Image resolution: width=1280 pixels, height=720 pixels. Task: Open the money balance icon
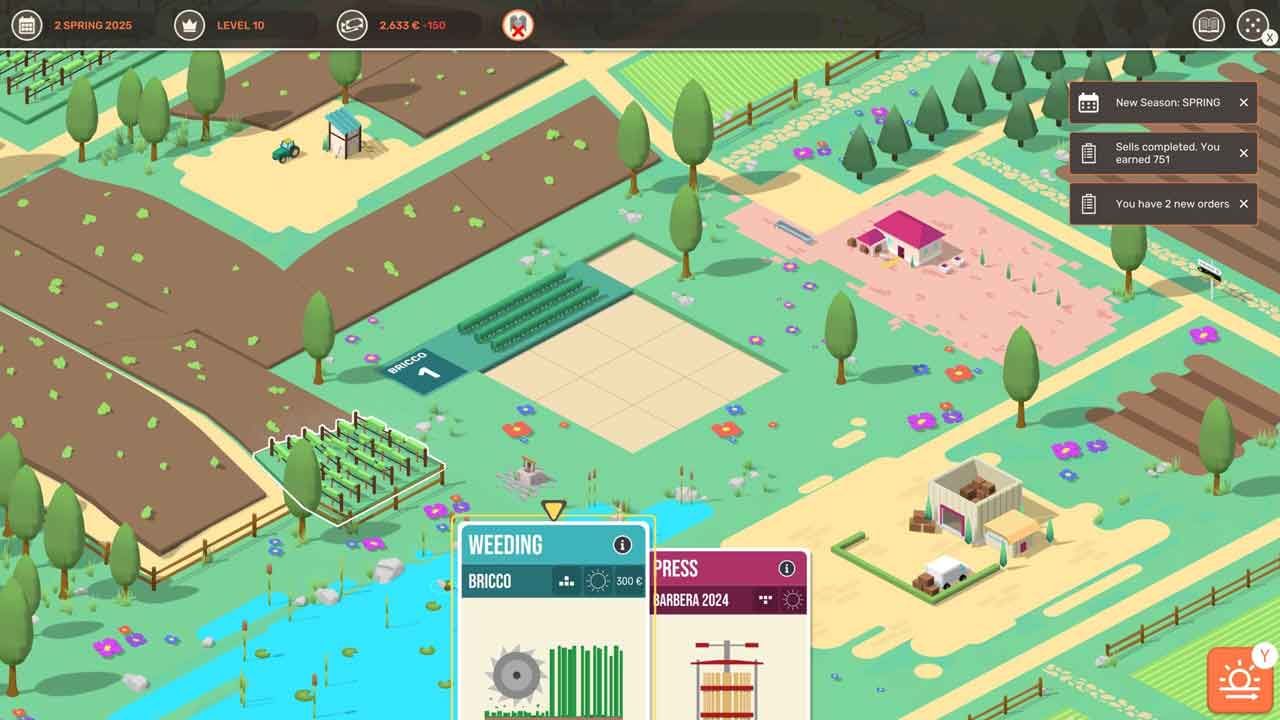coord(352,25)
